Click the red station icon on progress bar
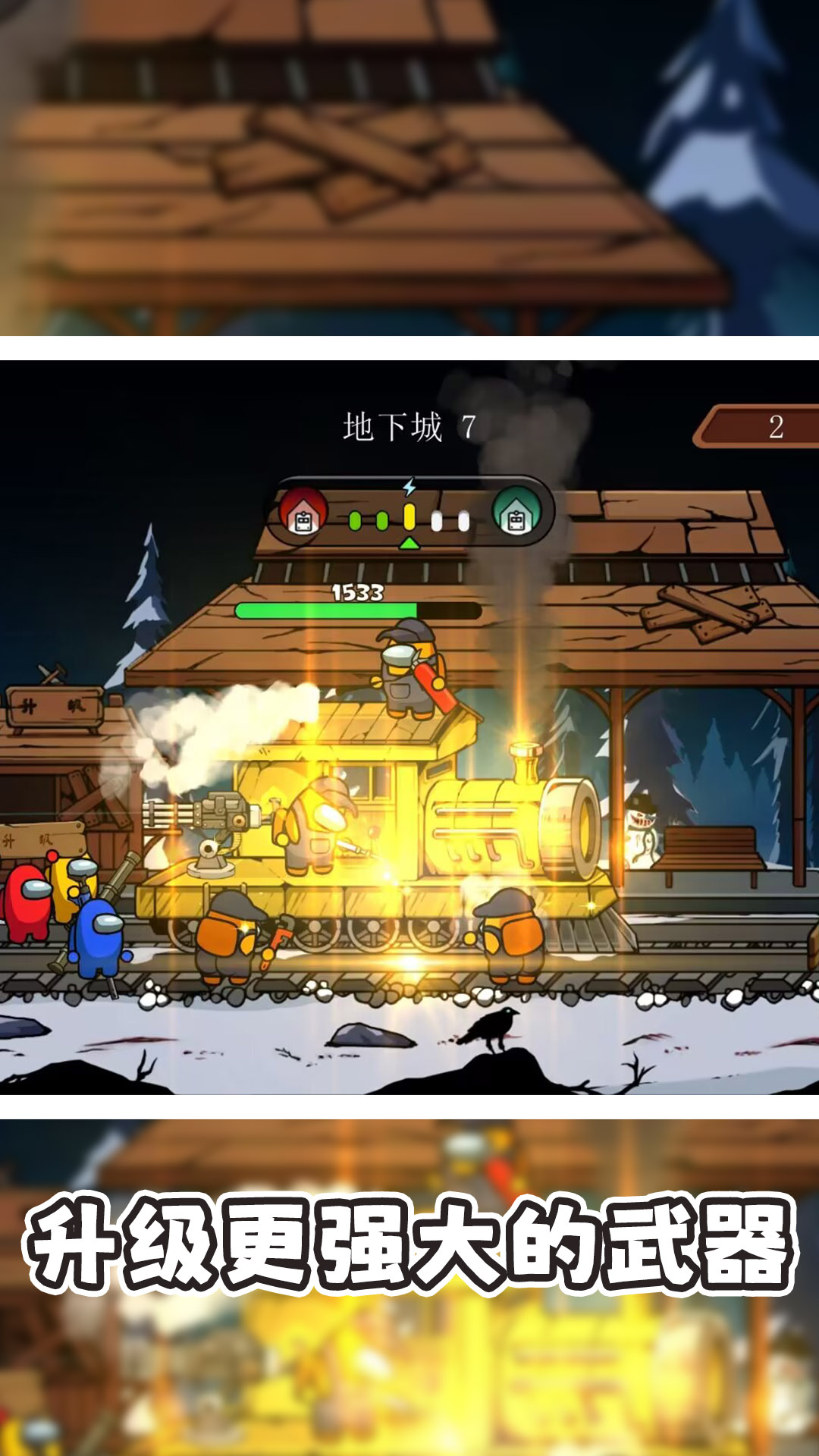The width and height of the screenshot is (819, 1456). click(303, 513)
